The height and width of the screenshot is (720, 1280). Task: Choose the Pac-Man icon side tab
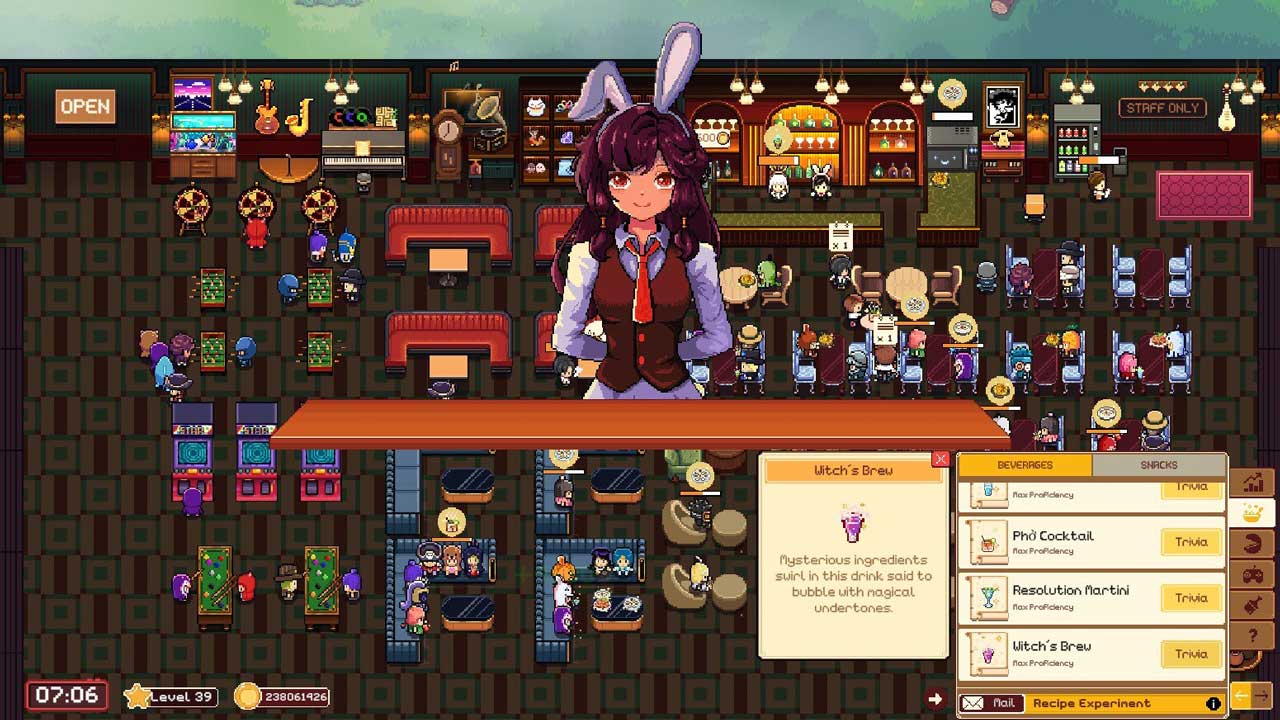(x=1252, y=545)
